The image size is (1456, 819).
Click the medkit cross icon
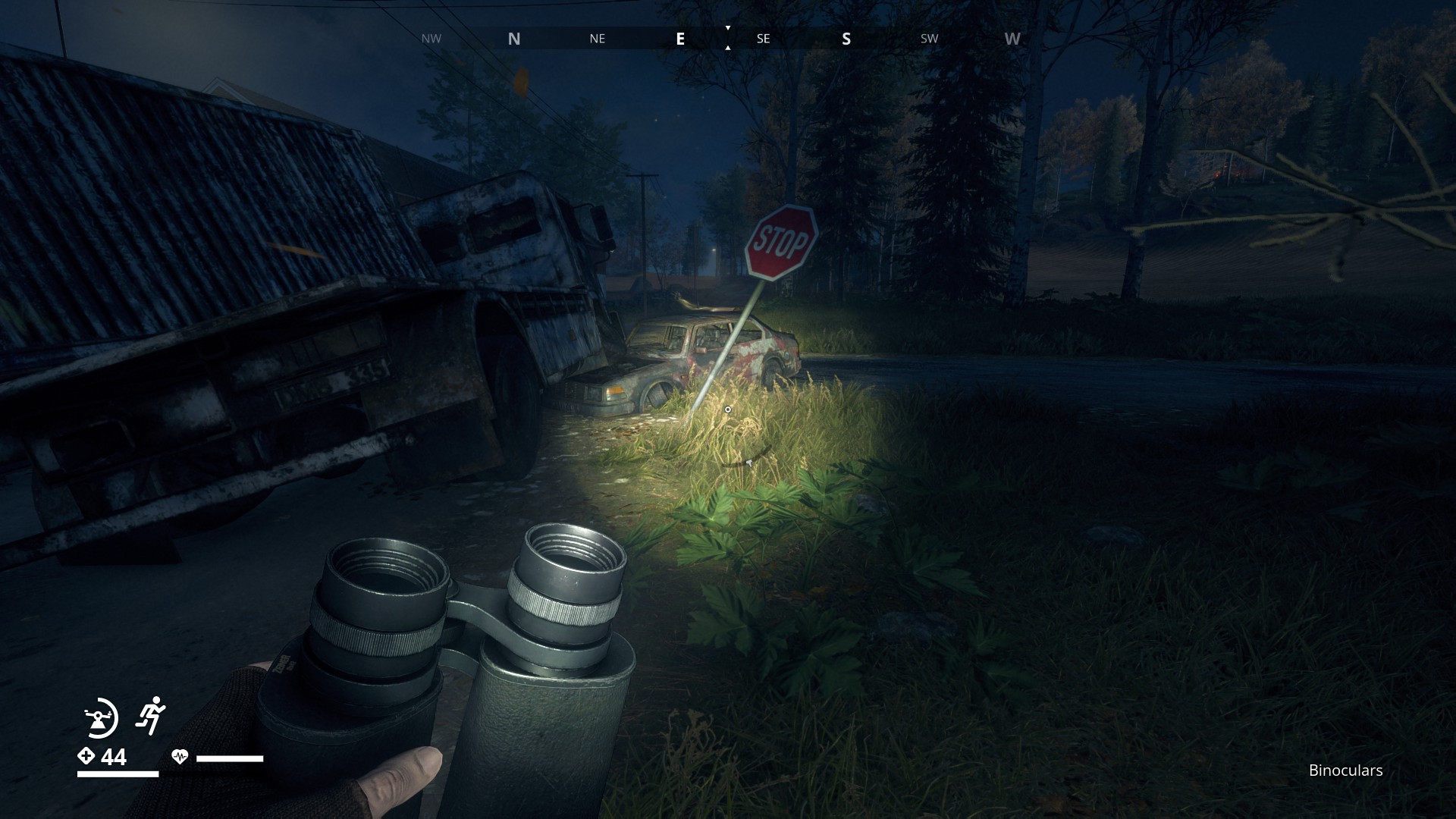pyautogui.click(x=86, y=756)
